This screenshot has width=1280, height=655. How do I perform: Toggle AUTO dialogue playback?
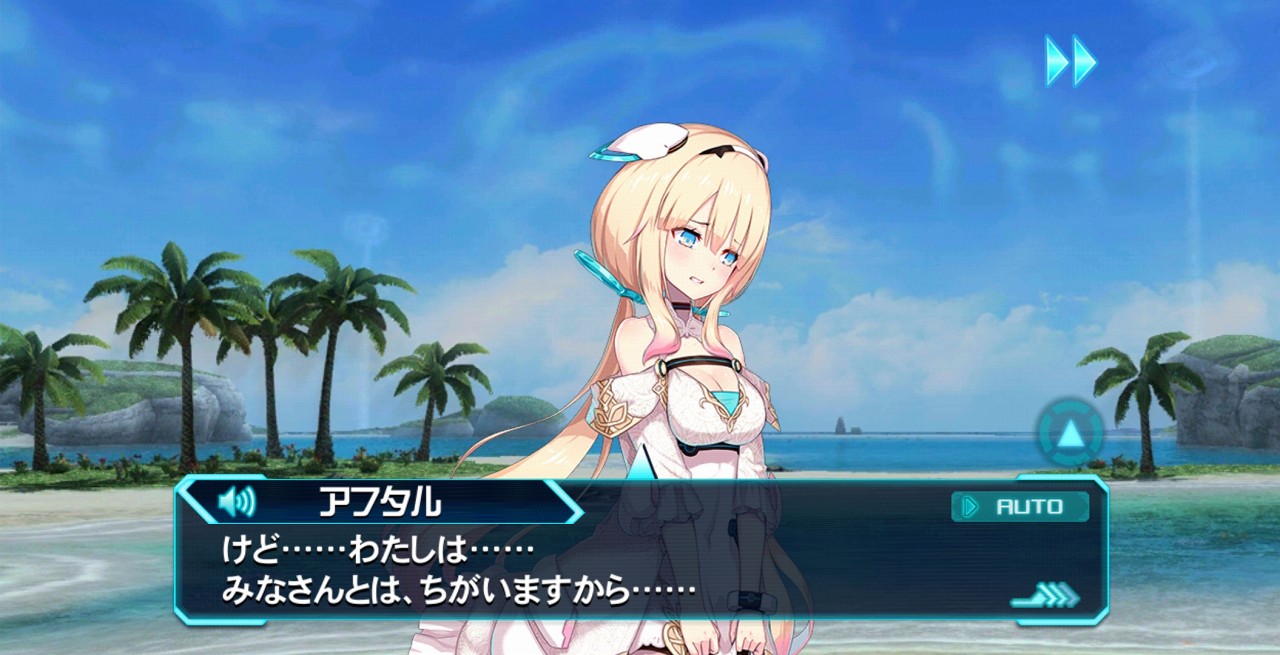coord(1020,507)
